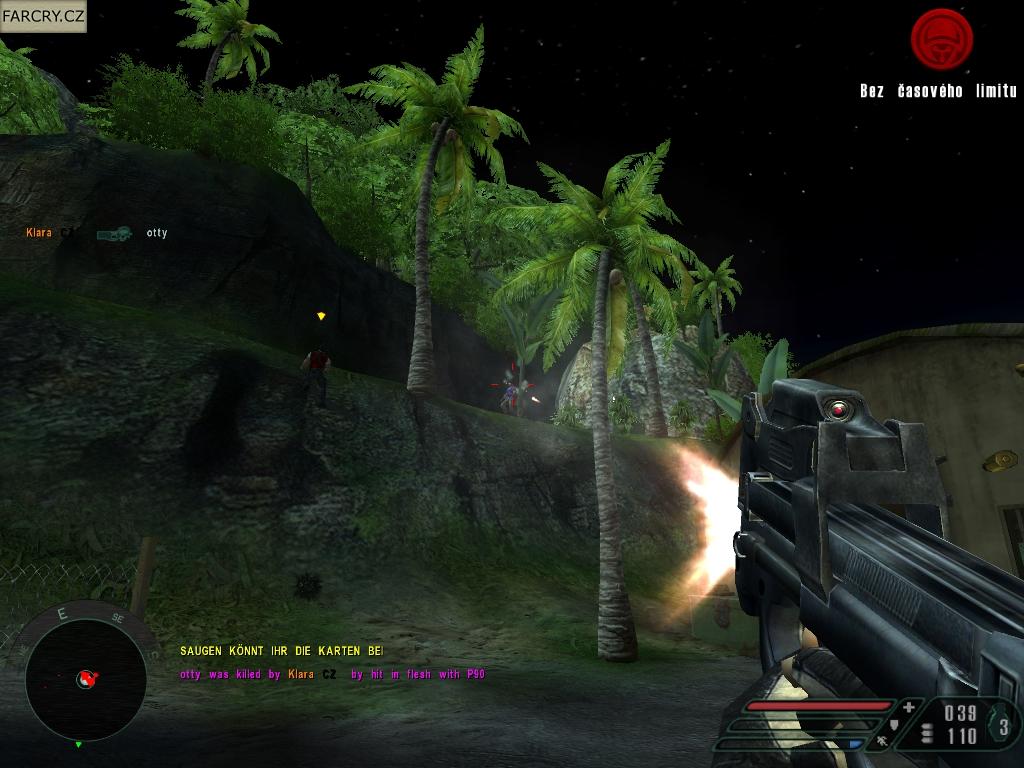Click the P90 weapon icon in kill feed

(114, 234)
